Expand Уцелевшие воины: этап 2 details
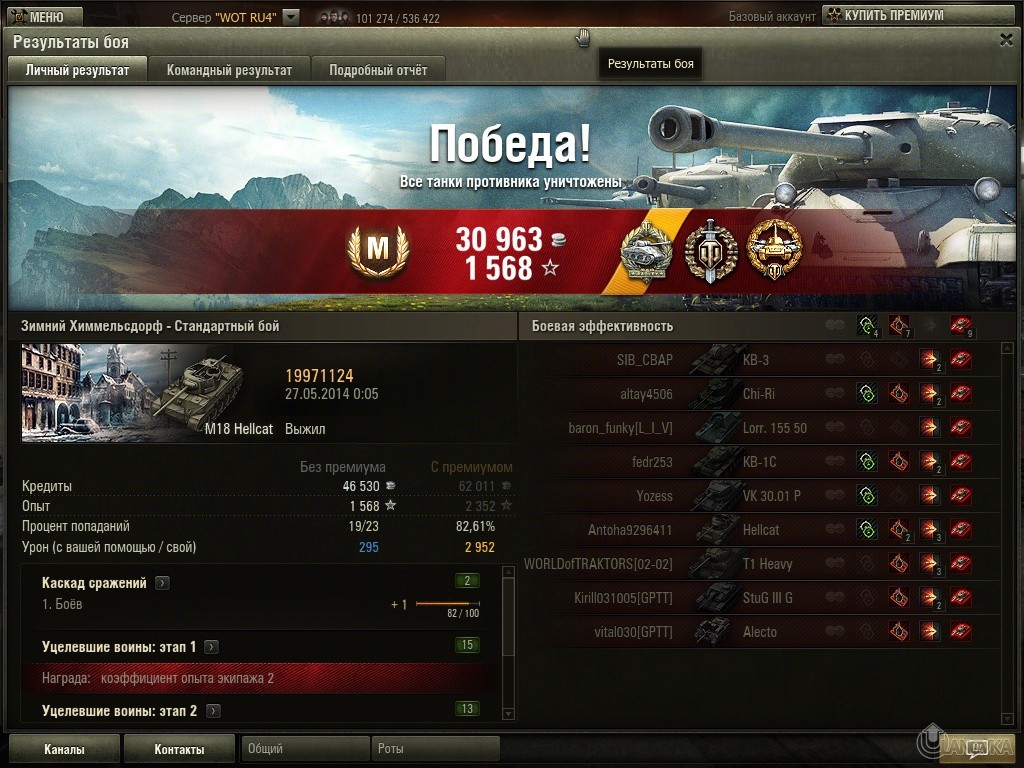The image size is (1024, 768). click(x=213, y=711)
